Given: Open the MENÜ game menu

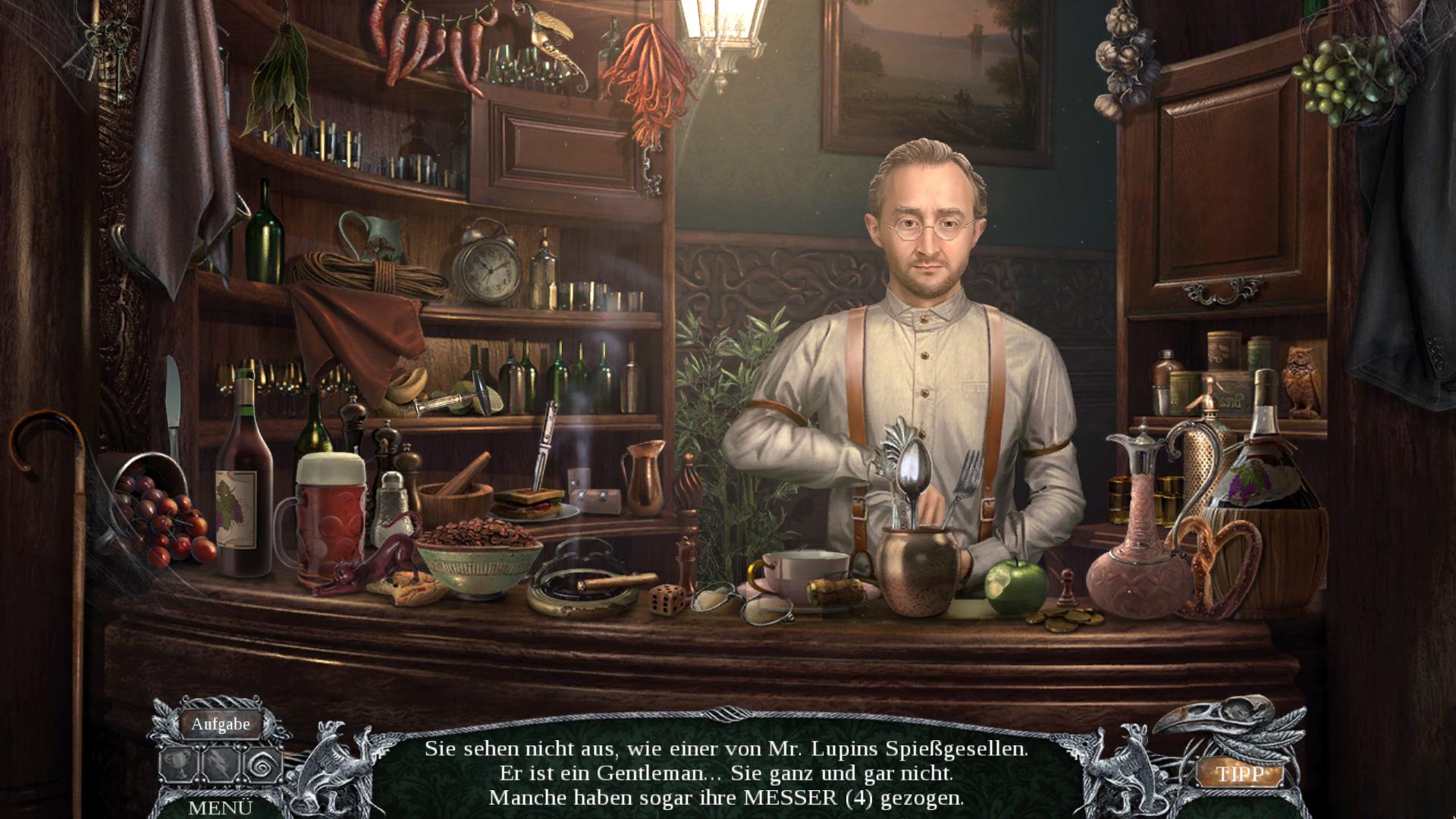Looking at the screenshot, I should pyautogui.click(x=220, y=808).
